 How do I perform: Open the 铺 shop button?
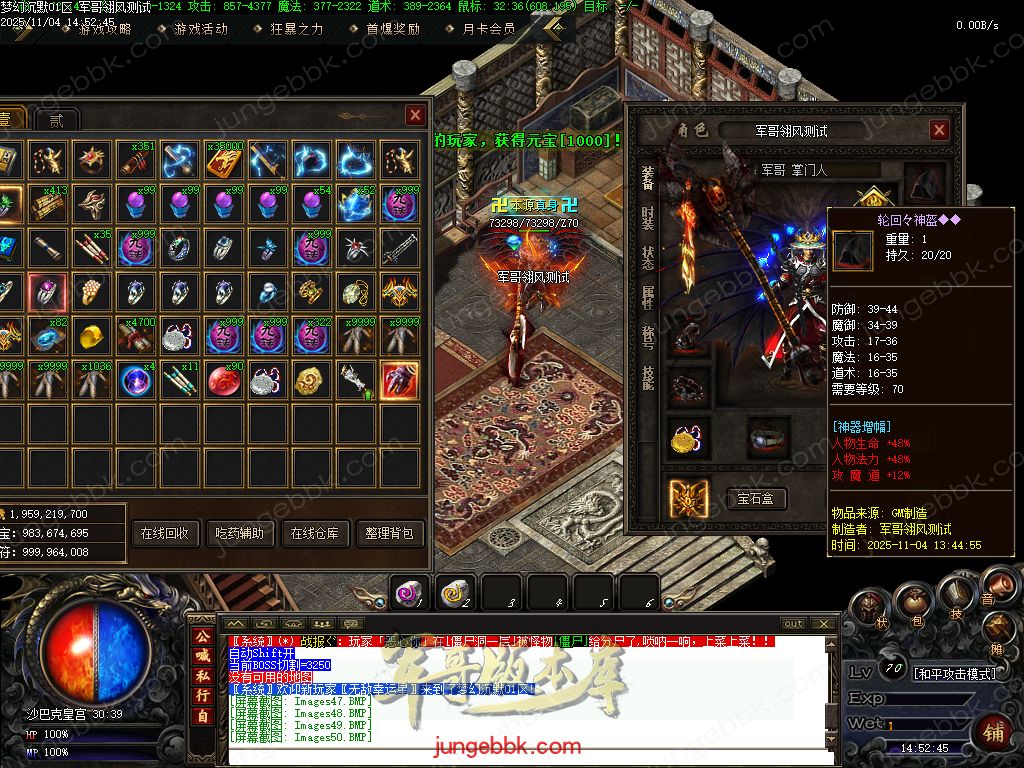pyautogui.click(x=992, y=732)
